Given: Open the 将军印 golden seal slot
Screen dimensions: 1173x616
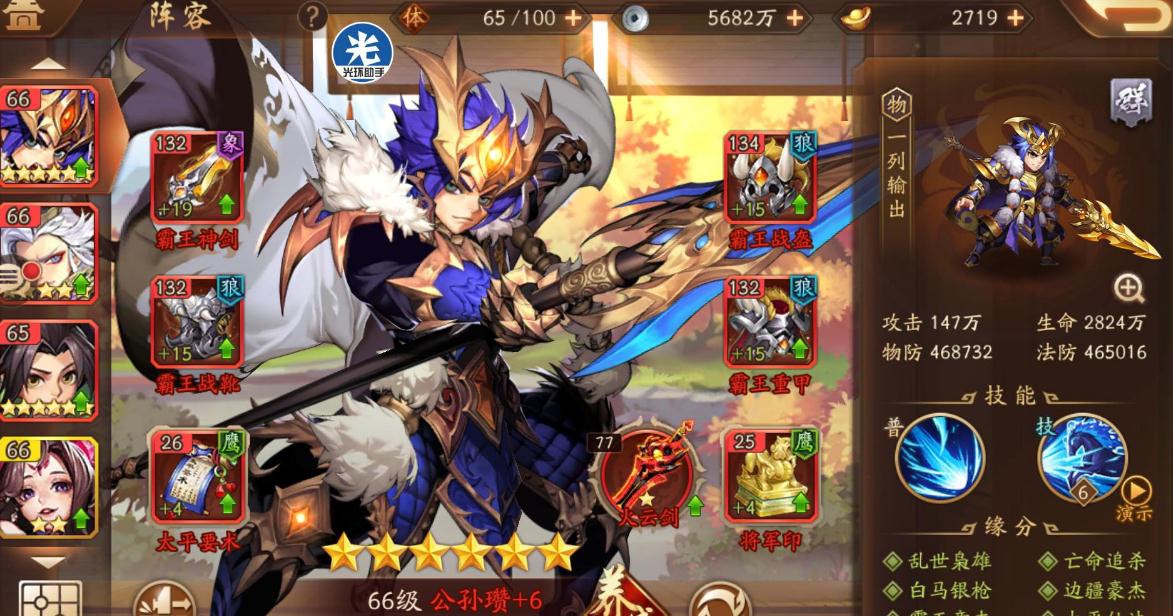Looking at the screenshot, I should point(770,474).
